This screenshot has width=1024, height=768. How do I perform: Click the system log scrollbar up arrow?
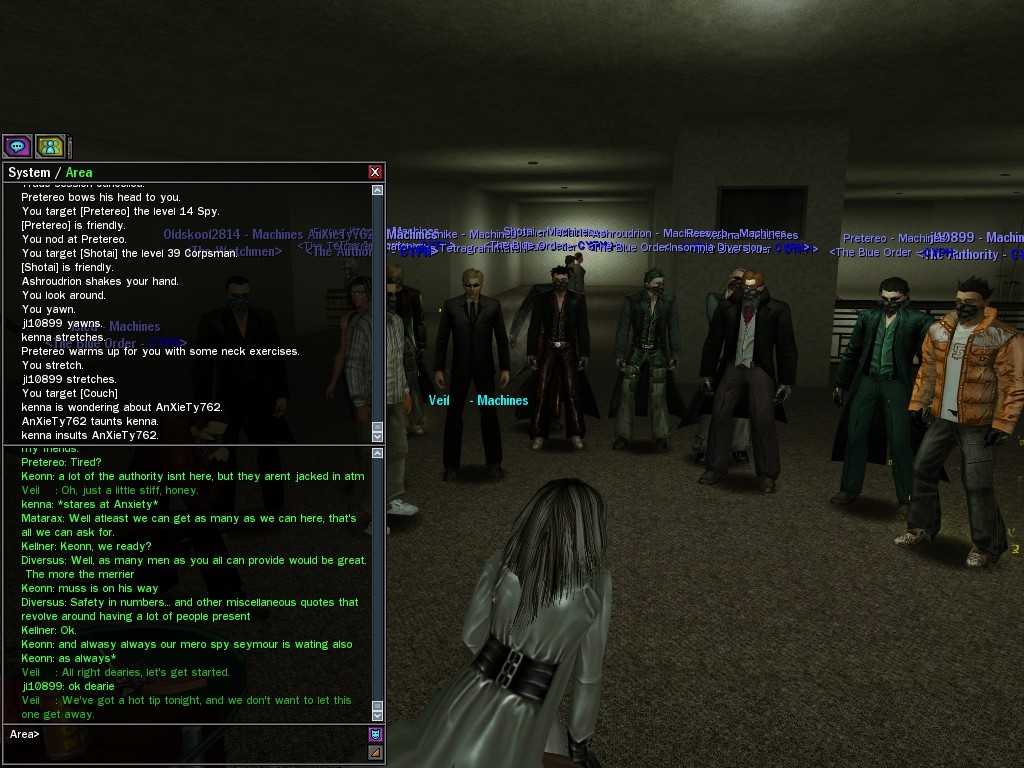pyautogui.click(x=377, y=189)
